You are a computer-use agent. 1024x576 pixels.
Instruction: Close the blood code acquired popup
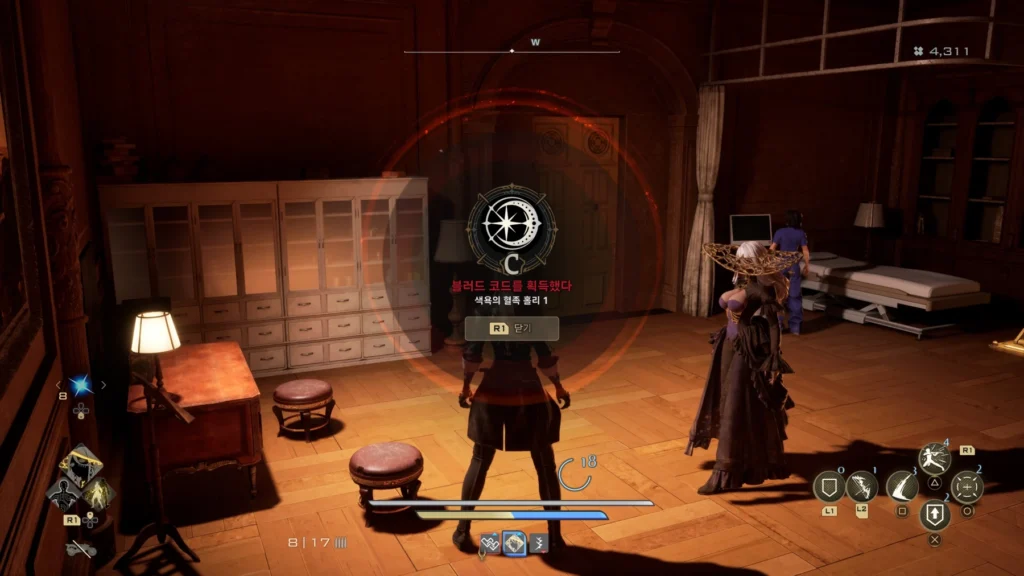pos(511,327)
